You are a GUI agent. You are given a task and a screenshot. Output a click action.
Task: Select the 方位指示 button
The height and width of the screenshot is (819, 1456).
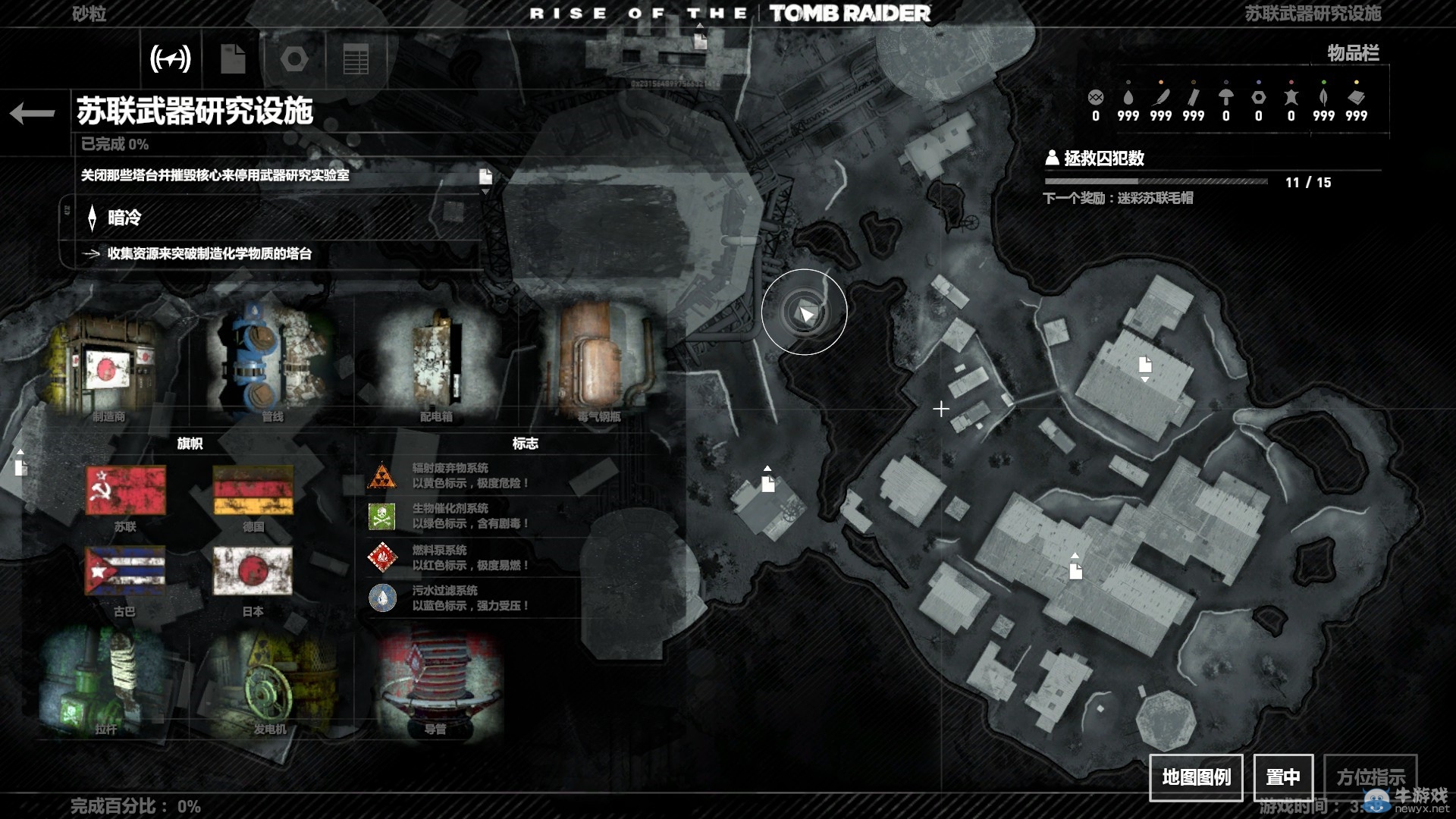[x=1370, y=777]
